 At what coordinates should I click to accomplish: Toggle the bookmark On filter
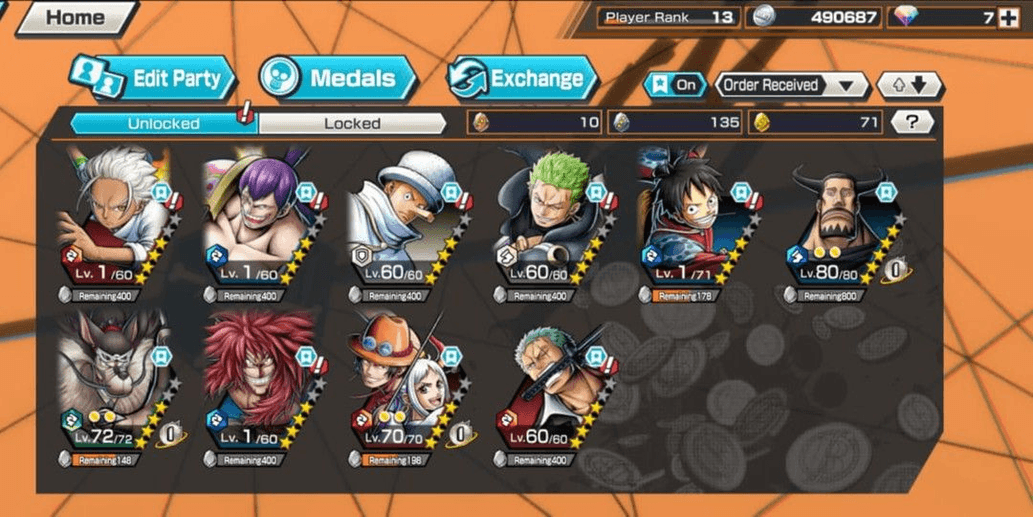tap(675, 85)
